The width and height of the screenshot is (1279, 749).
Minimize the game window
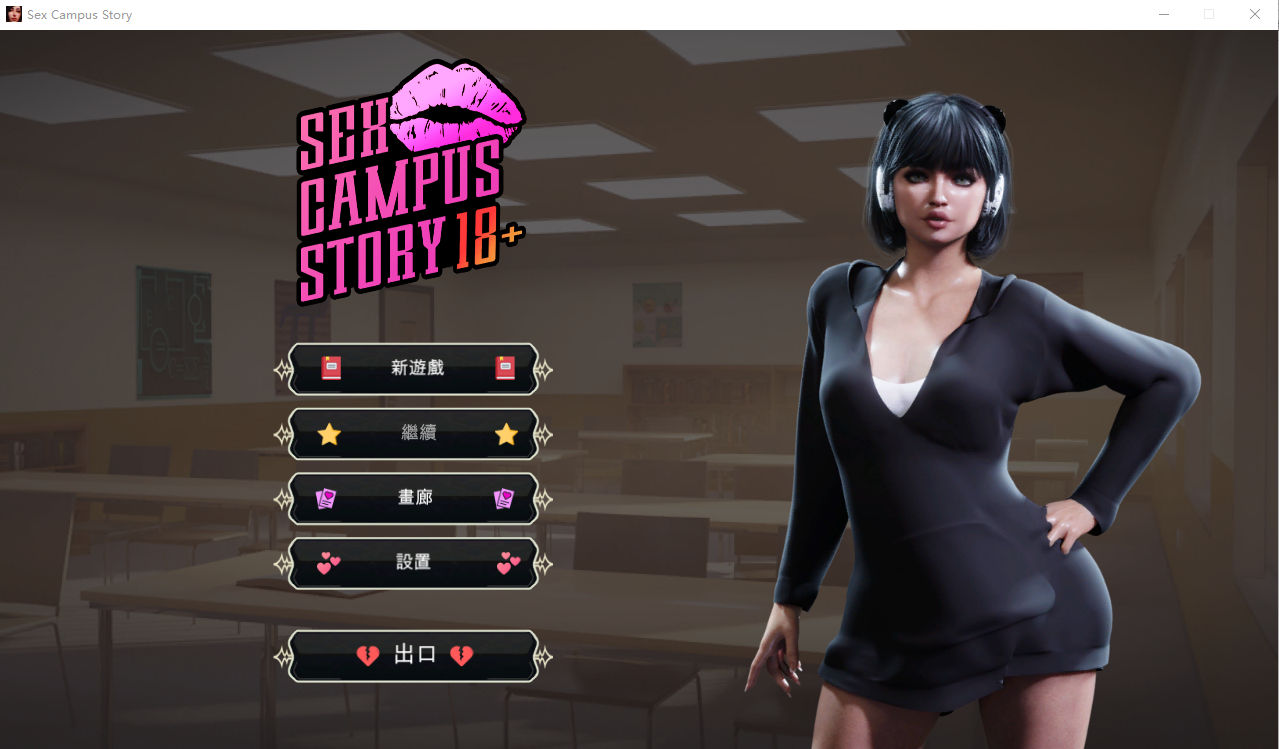tap(1164, 14)
